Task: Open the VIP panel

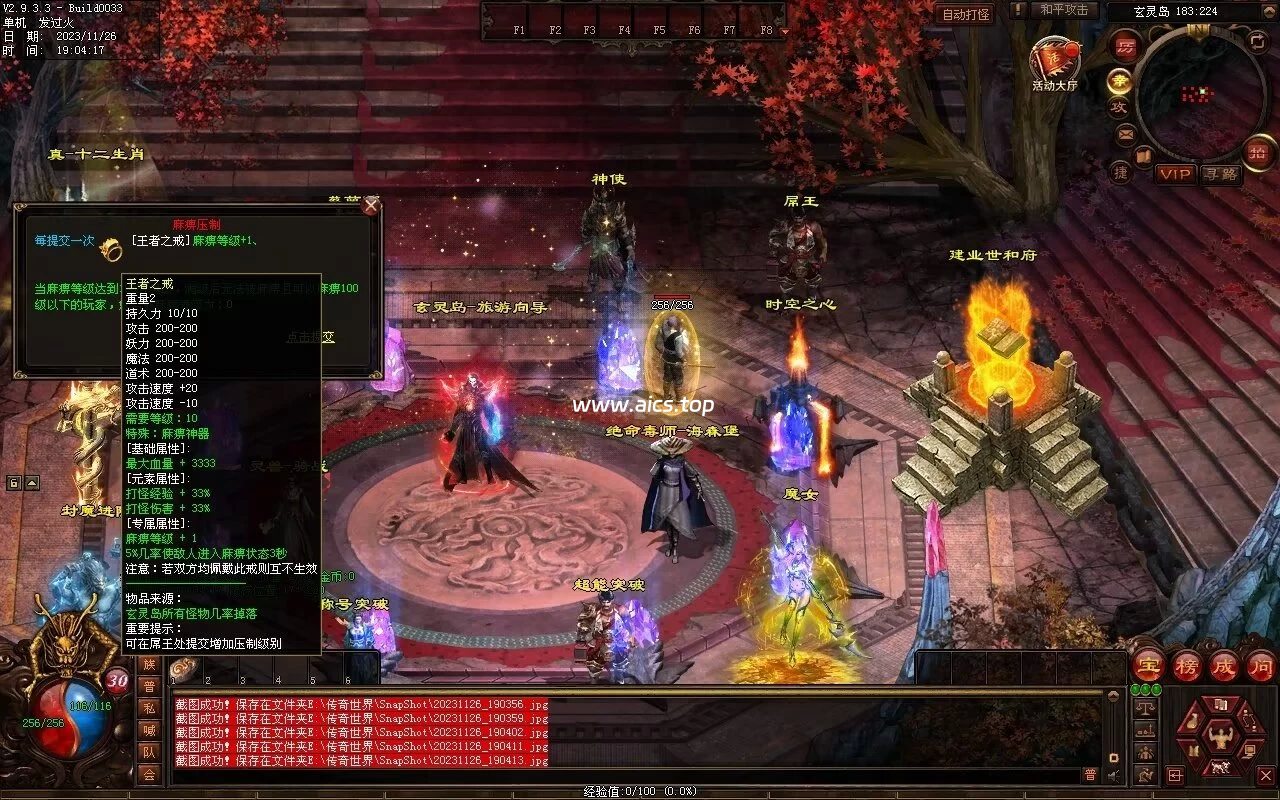Action: pos(1176,174)
